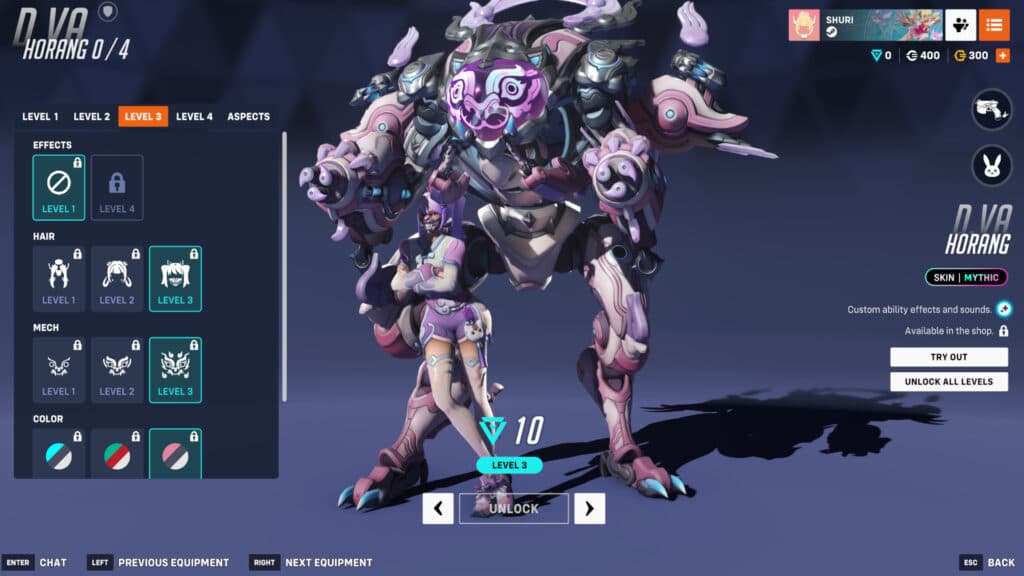Select the Level 1 effects tile
The width and height of the screenshot is (1024, 576).
(59, 187)
